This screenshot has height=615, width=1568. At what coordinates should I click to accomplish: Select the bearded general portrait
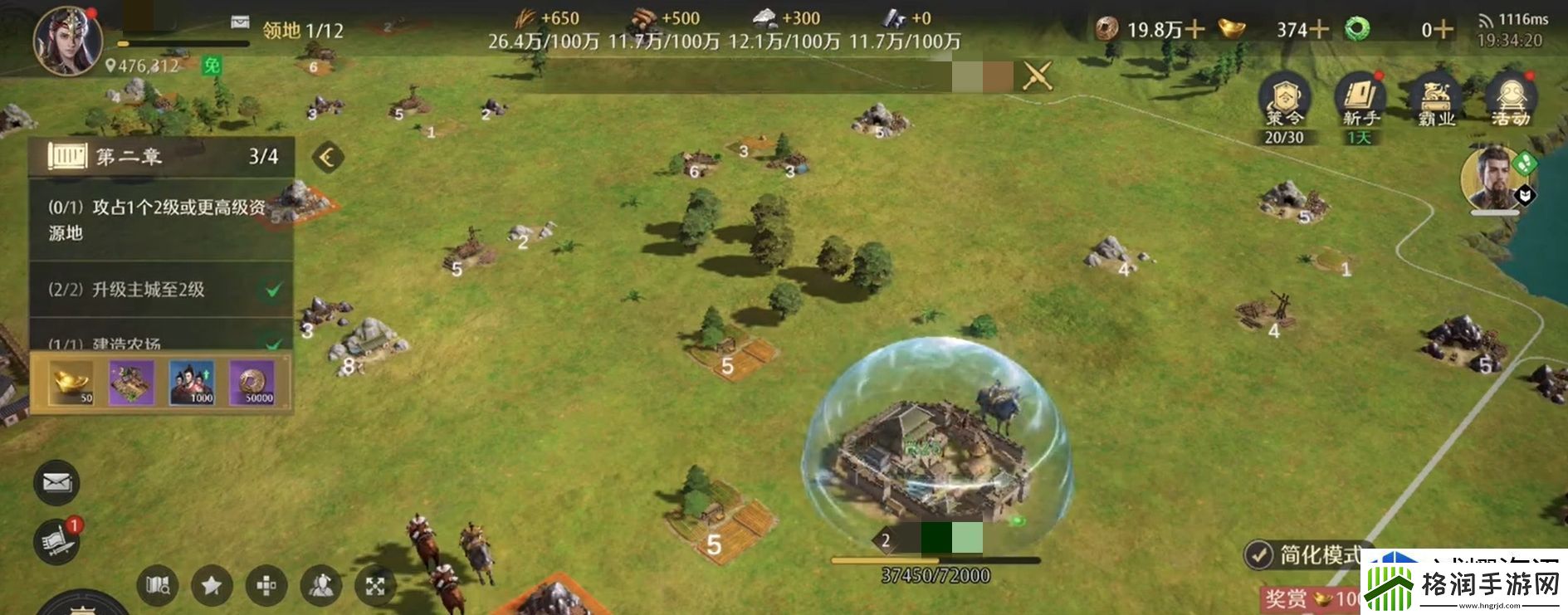pos(1492,178)
